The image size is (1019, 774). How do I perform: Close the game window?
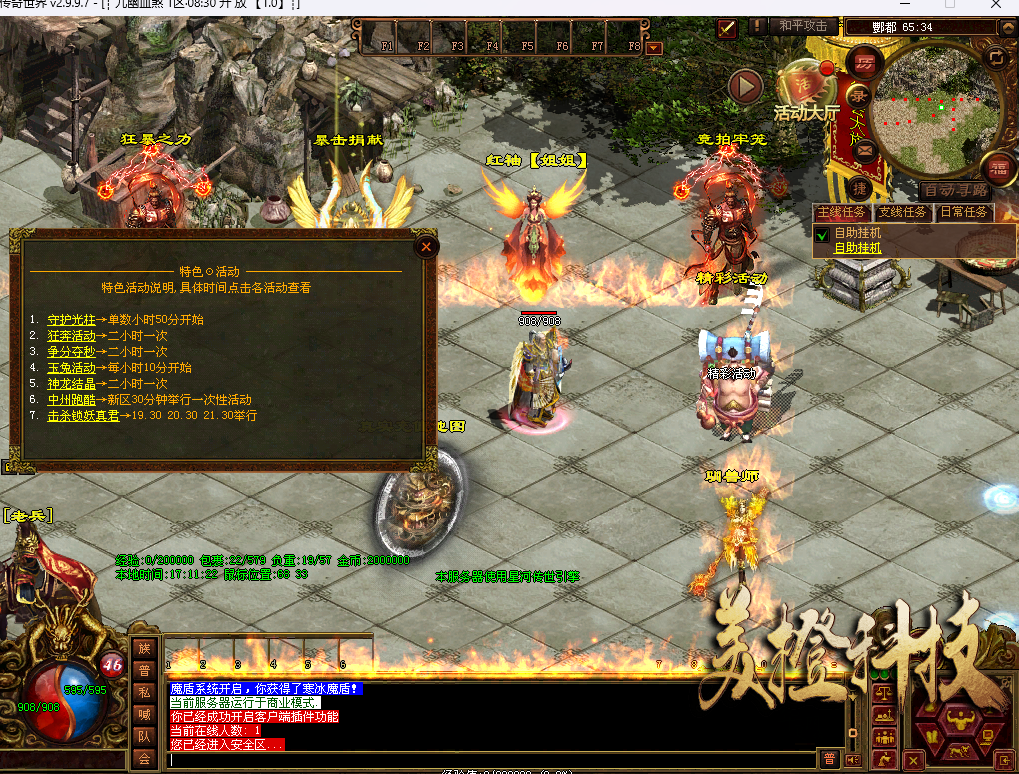(995, 6)
